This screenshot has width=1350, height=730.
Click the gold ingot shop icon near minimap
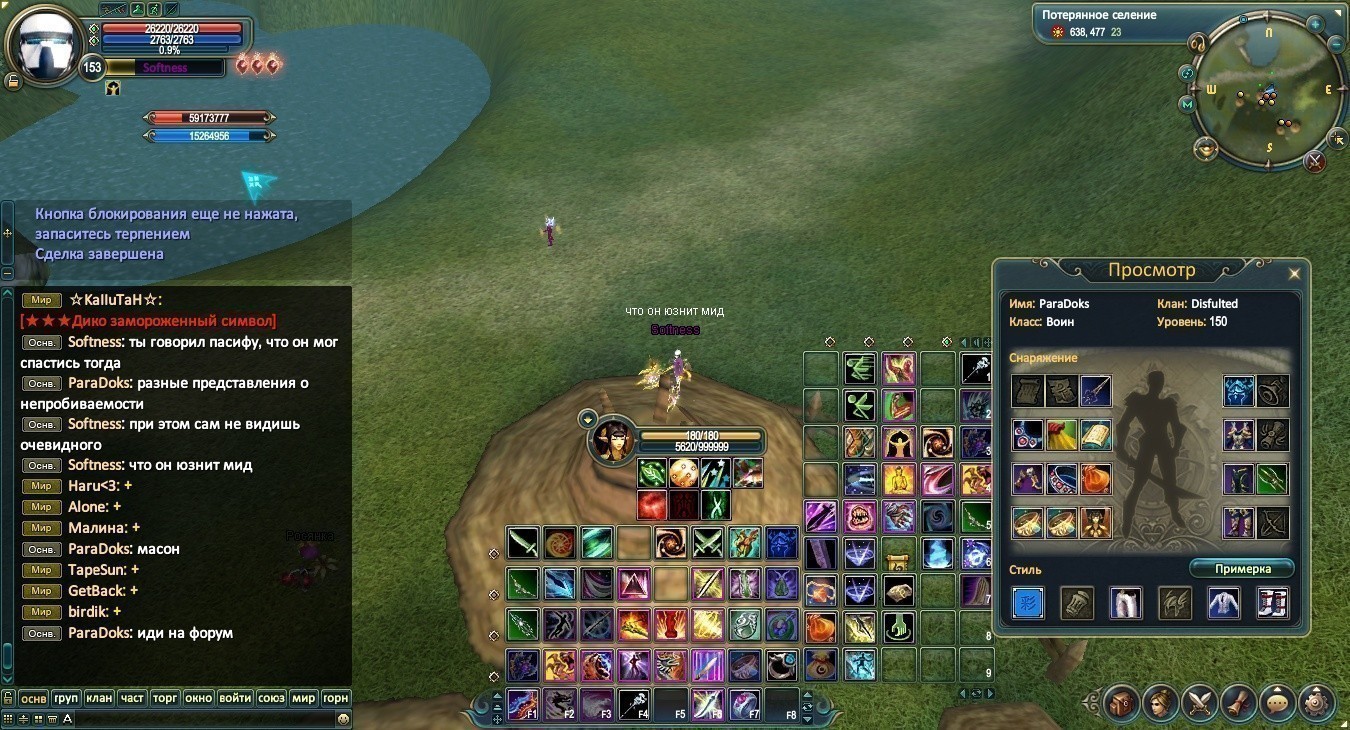pyautogui.click(x=1205, y=148)
